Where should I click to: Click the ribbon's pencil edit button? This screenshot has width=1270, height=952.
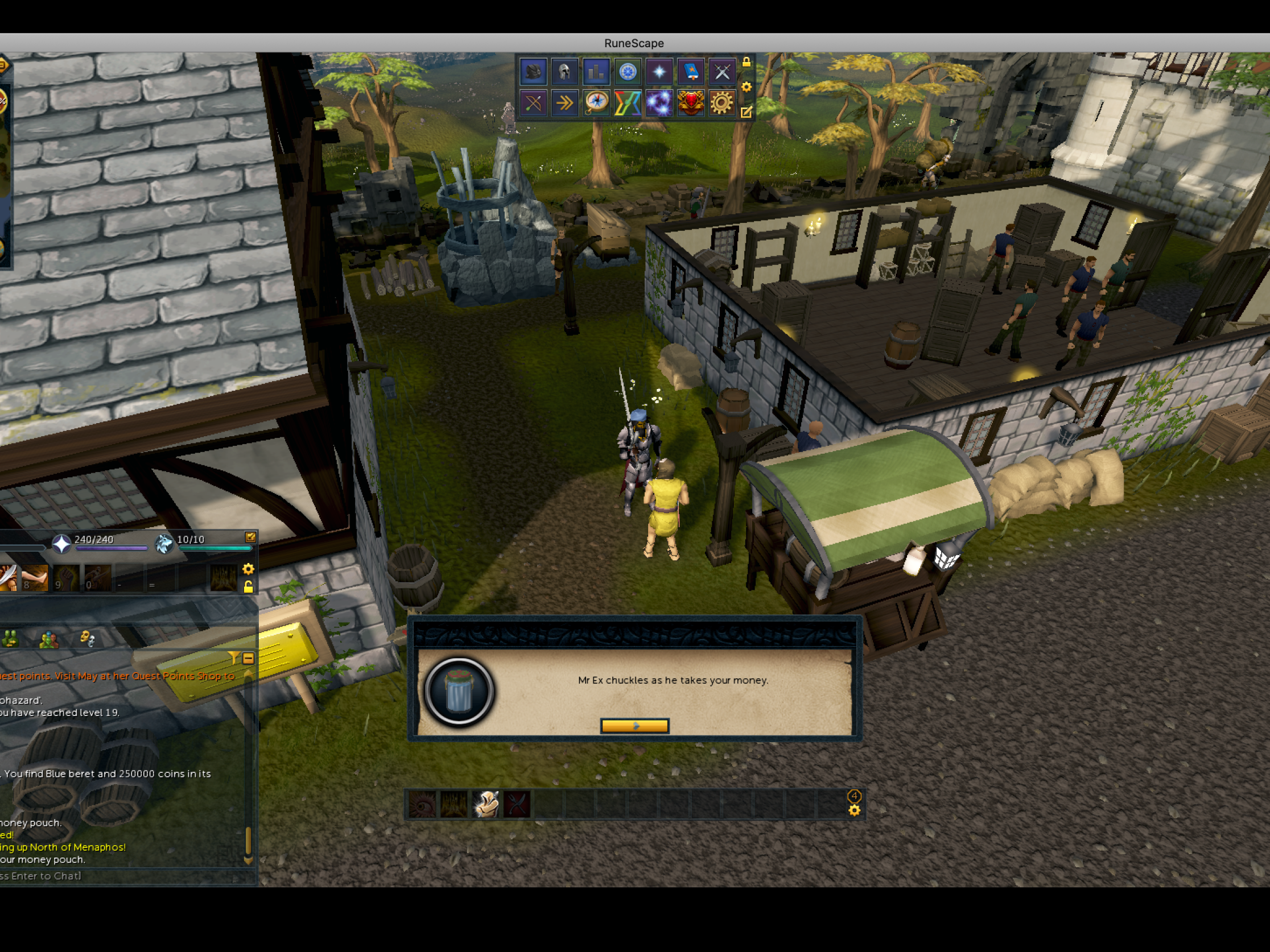747,112
